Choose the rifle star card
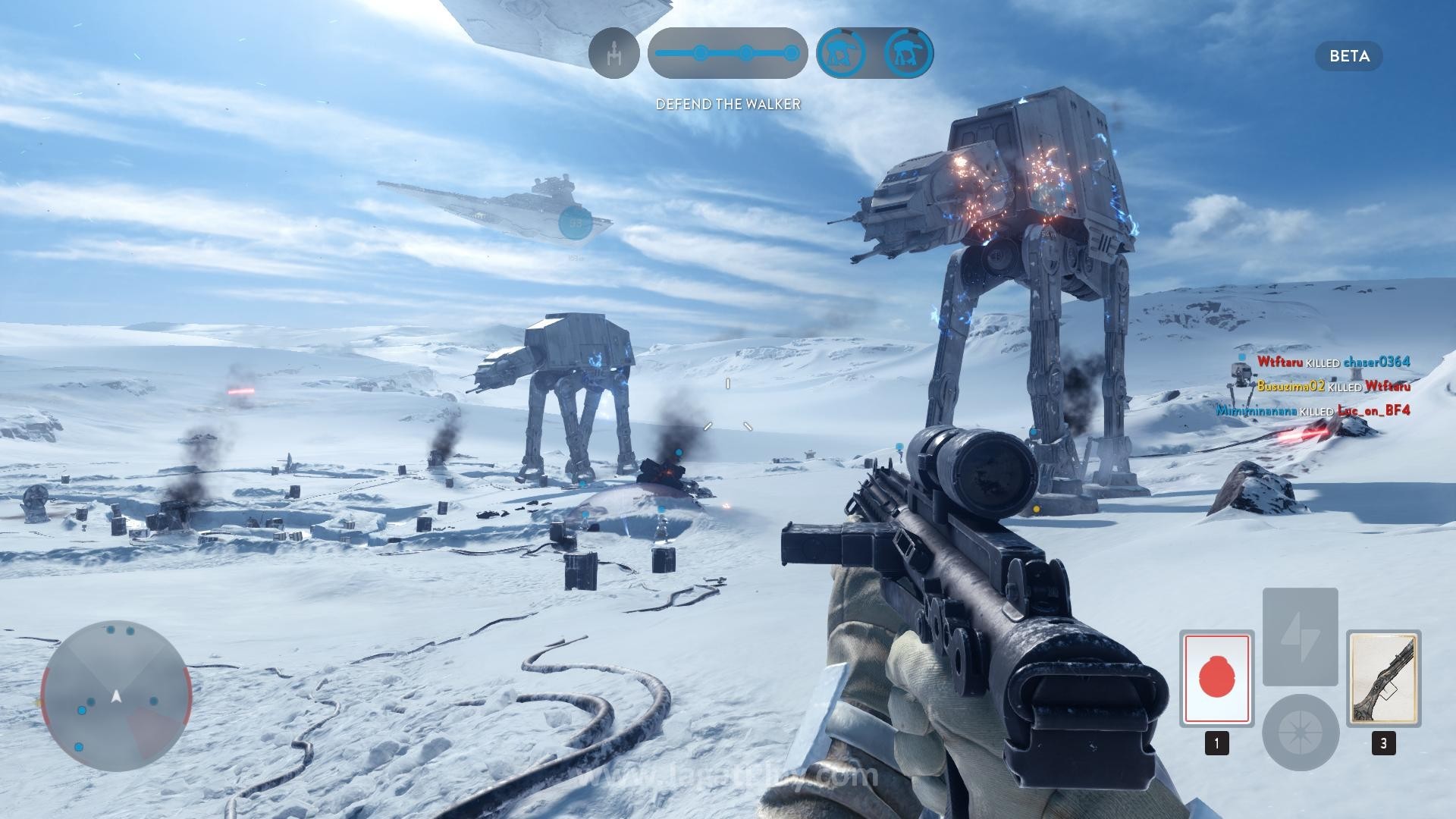This screenshot has height=819, width=1456. click(x=1383, y=677)
